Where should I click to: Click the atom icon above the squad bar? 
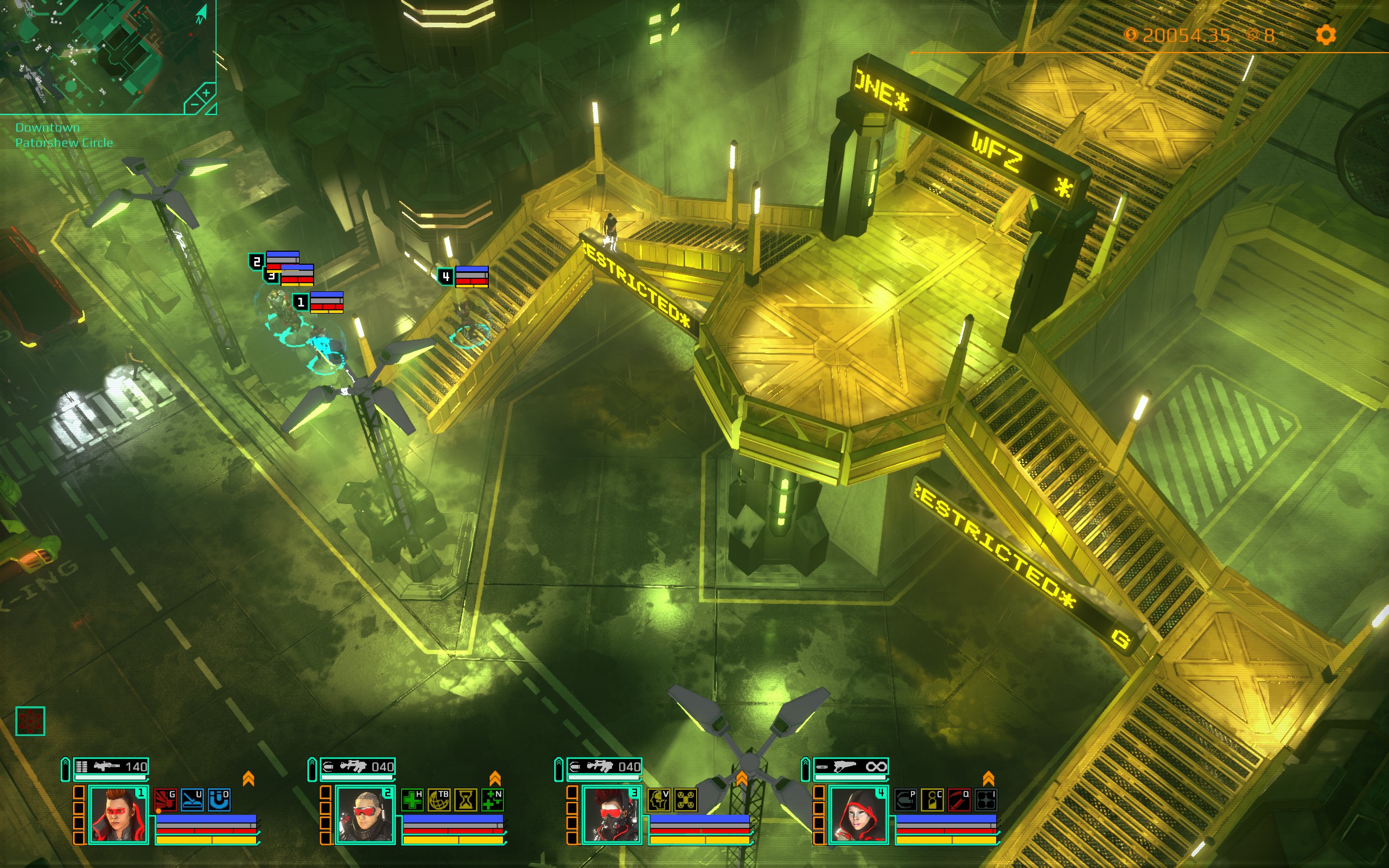tap(30, 721)
